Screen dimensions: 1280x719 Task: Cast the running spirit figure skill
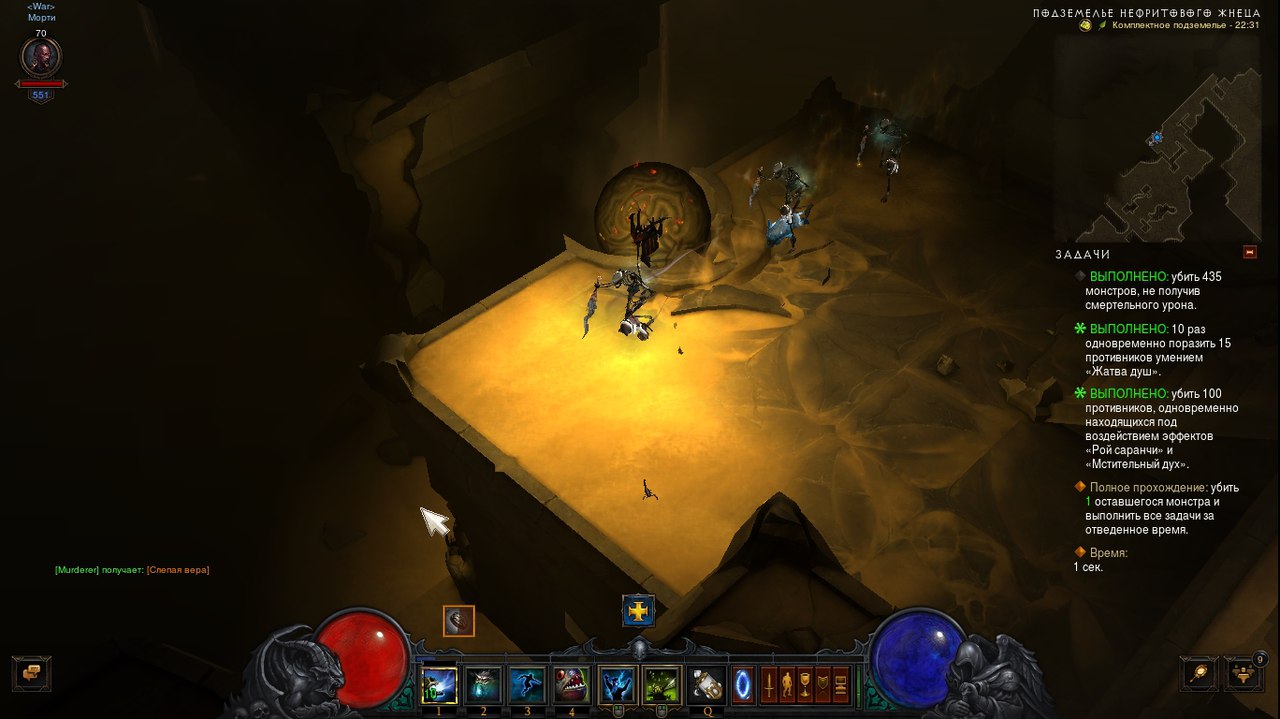click(527, 685)
